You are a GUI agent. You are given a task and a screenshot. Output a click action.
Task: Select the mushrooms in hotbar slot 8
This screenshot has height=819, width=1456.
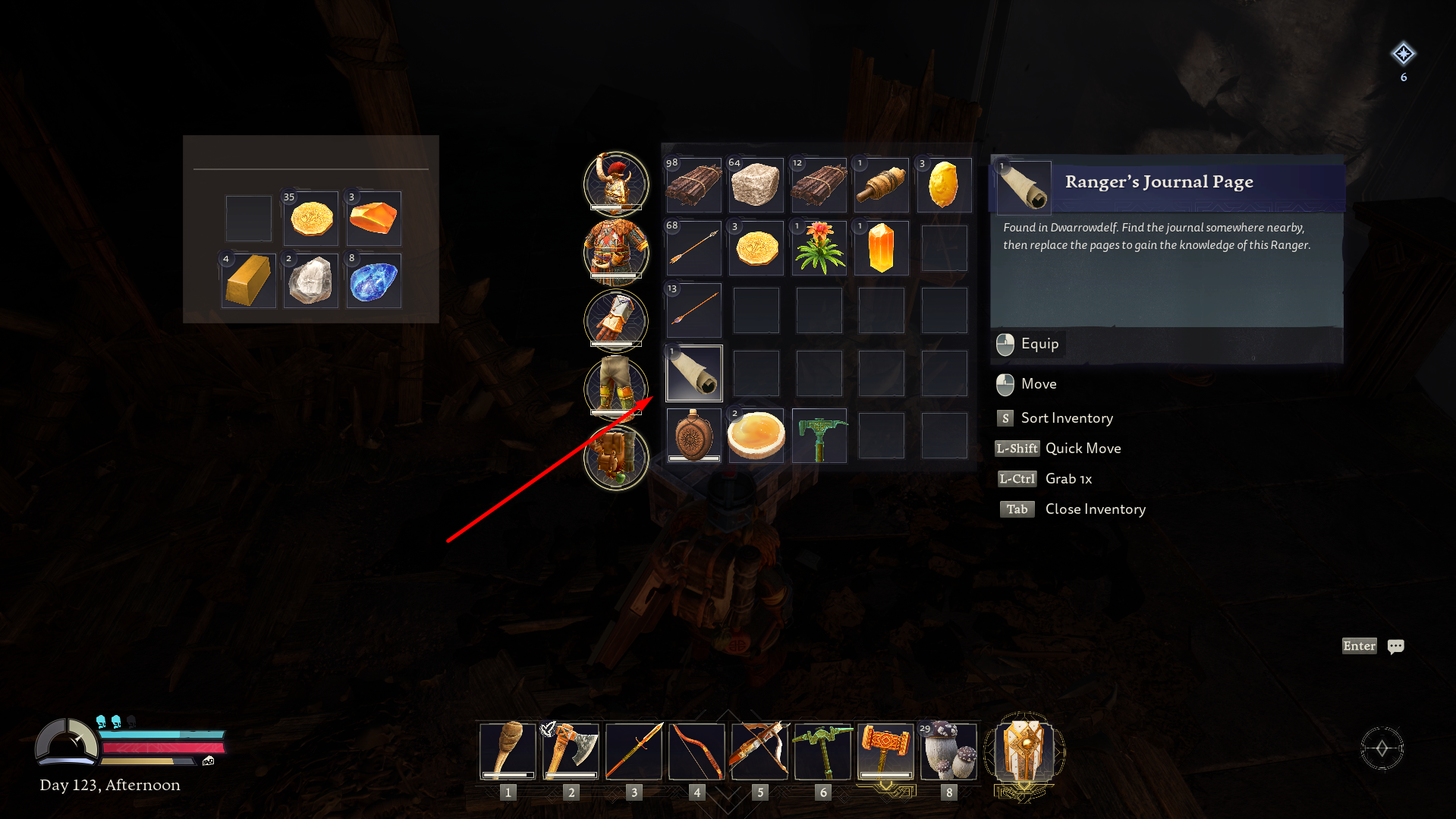pyautogui.click(x=948, y=751)
